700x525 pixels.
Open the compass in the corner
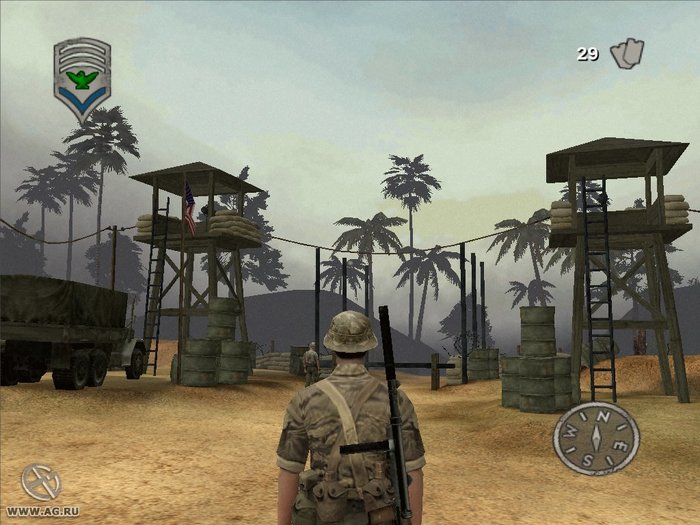pos(596,439)
